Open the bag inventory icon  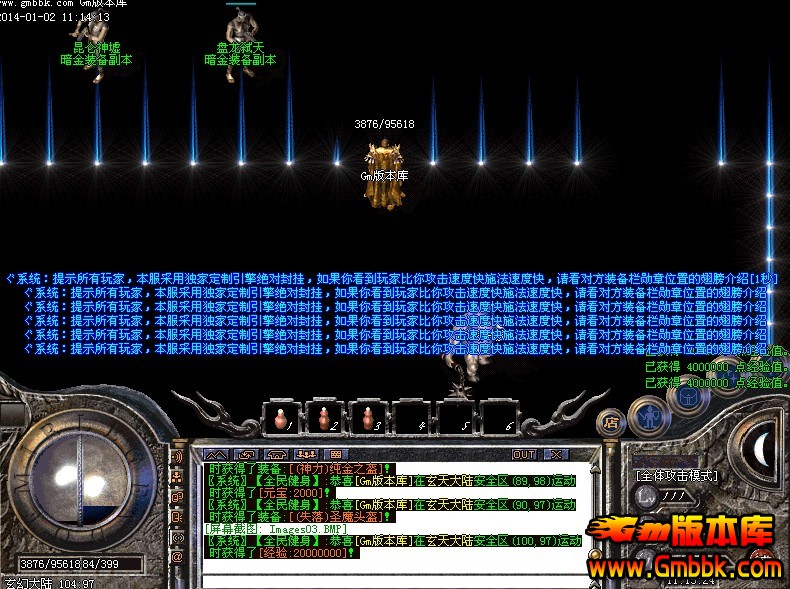pyautogui.click(x=690, y=399)
